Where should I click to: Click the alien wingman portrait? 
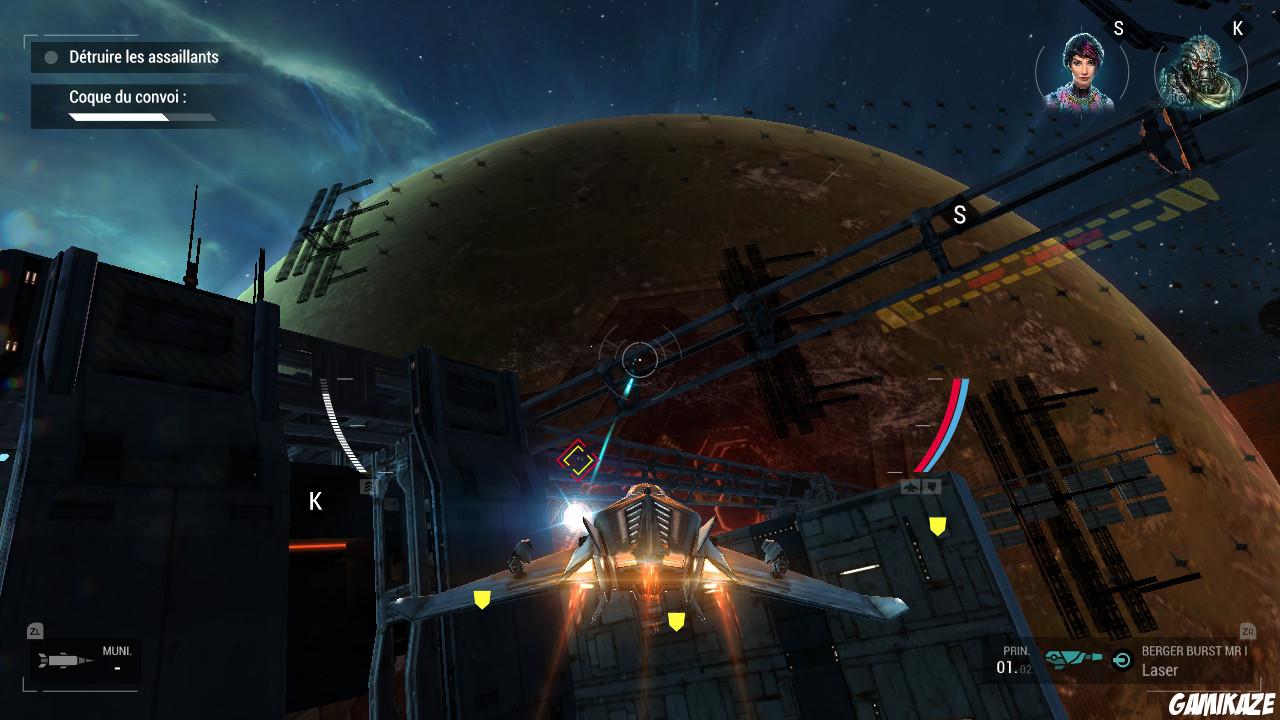pyautogui.click(x=1201, y=72)
